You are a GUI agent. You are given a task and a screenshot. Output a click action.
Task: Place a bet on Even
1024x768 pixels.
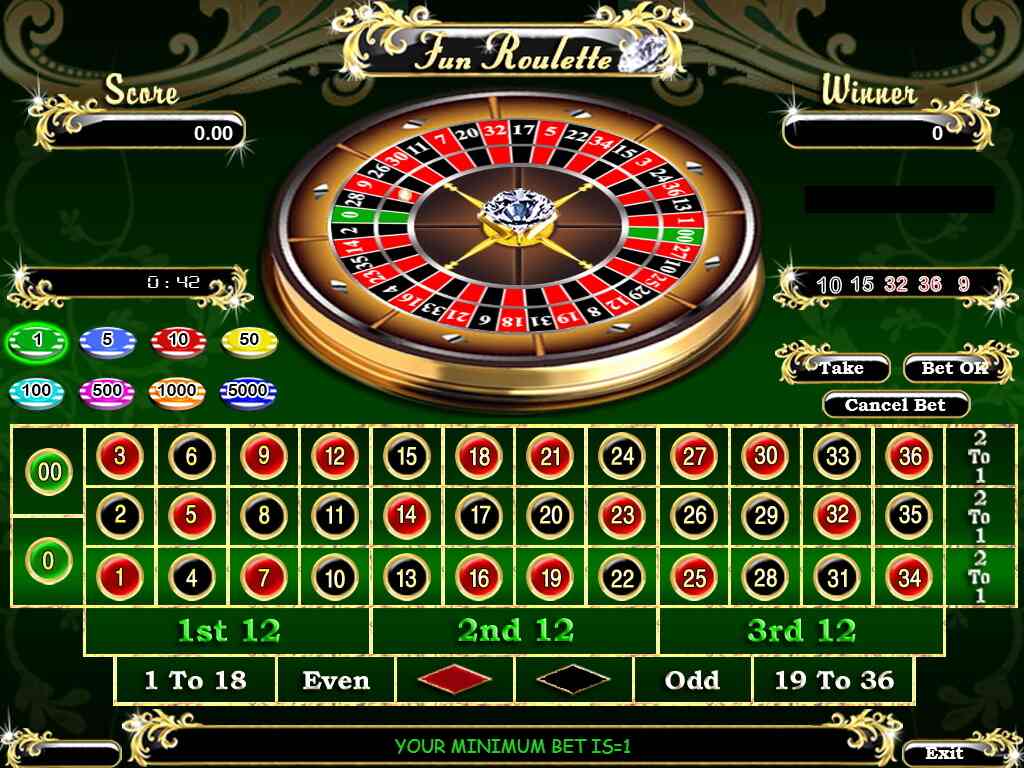click(336, 681)
